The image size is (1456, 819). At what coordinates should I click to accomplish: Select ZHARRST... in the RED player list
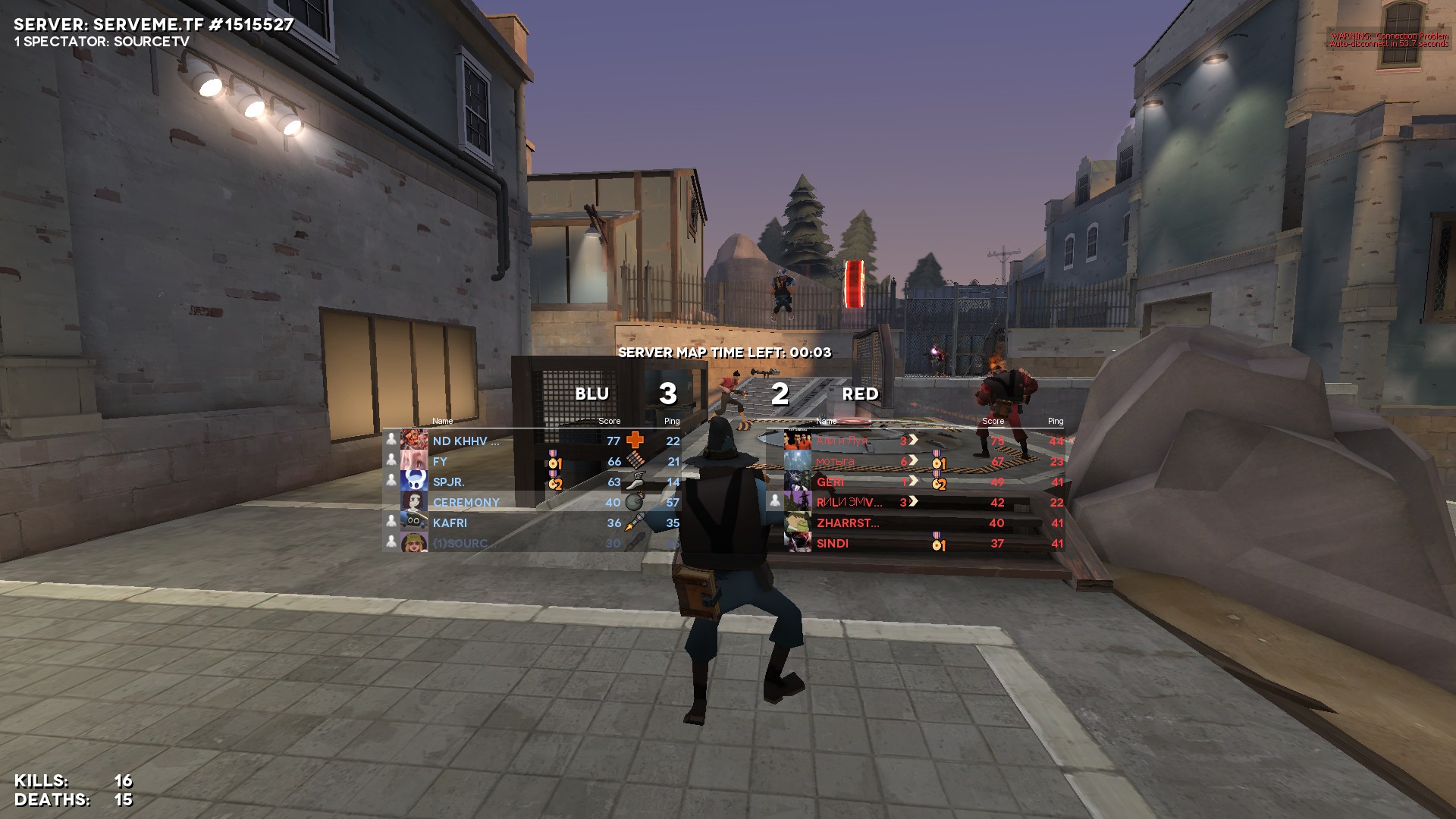[848, 522]
